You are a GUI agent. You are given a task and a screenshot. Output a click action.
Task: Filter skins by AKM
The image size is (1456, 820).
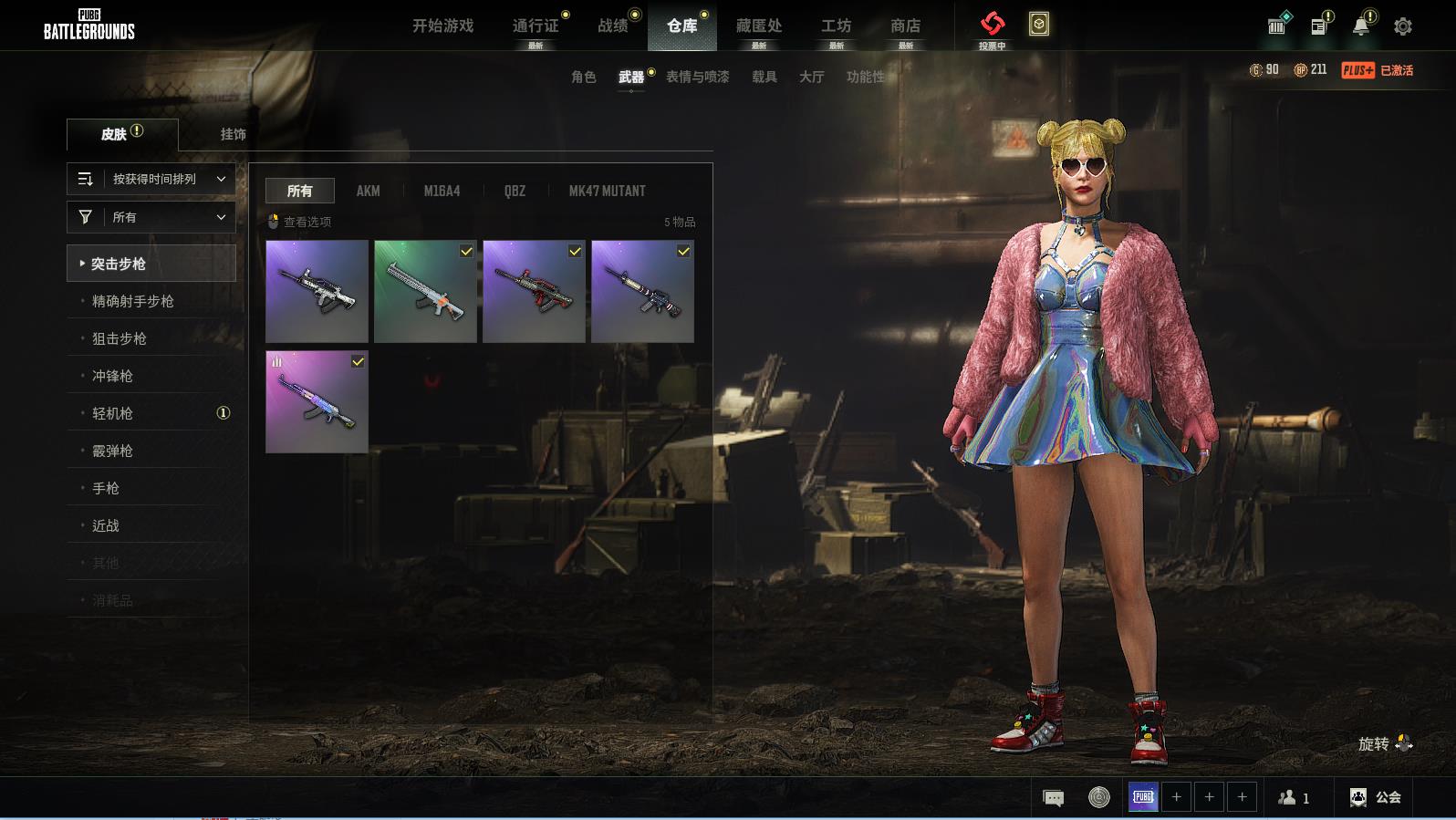[x=368, y=191]
